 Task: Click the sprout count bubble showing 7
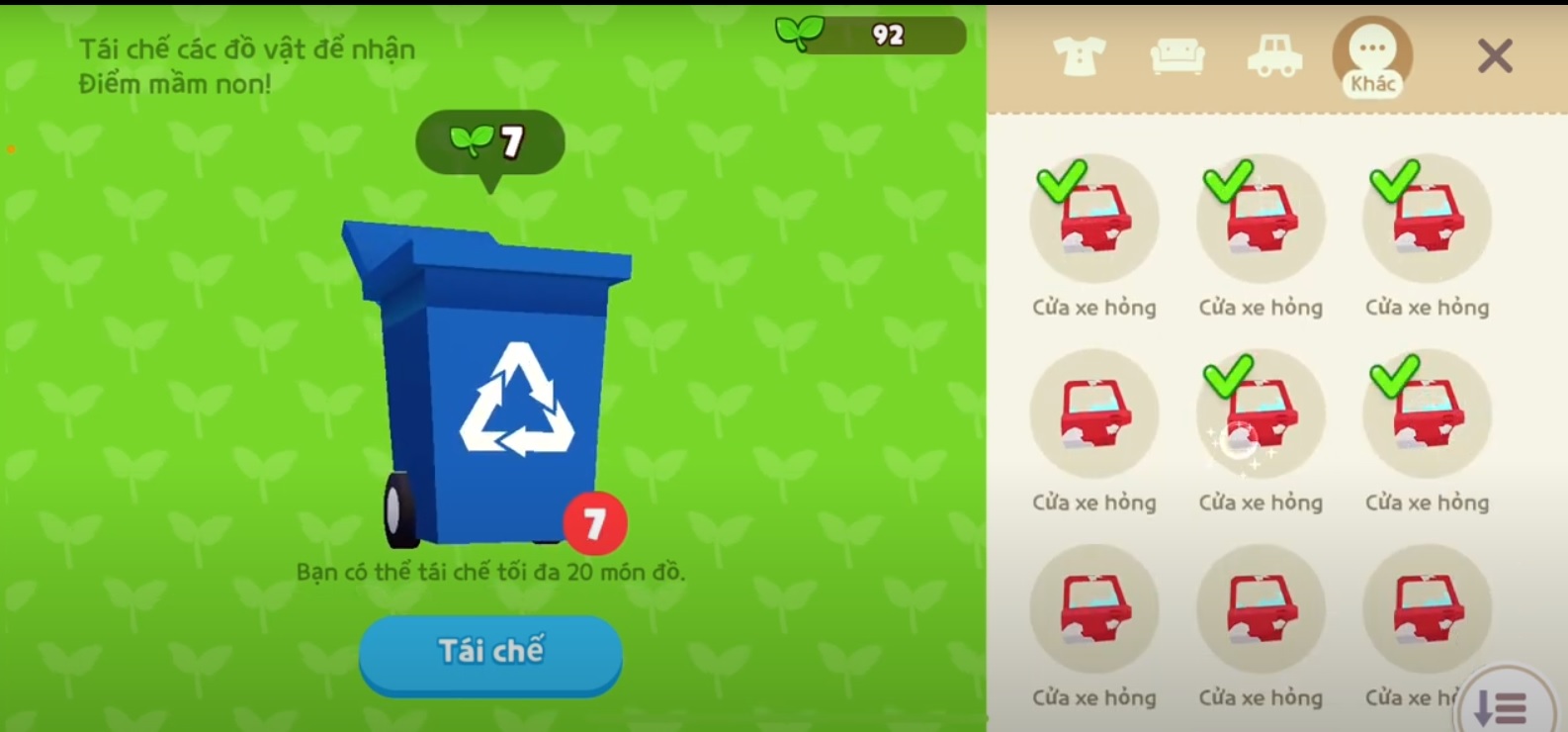pos(491,140)
